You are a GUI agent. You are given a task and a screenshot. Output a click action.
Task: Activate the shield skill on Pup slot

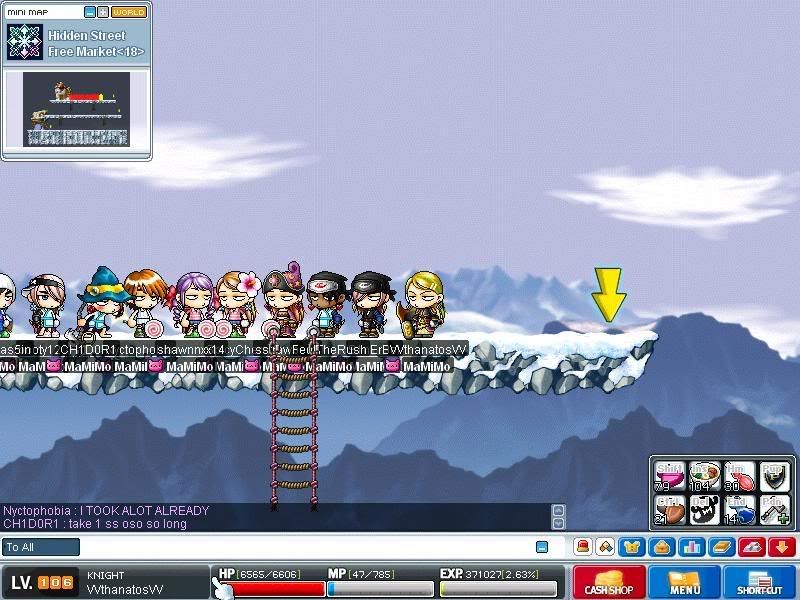pos(775,478)
